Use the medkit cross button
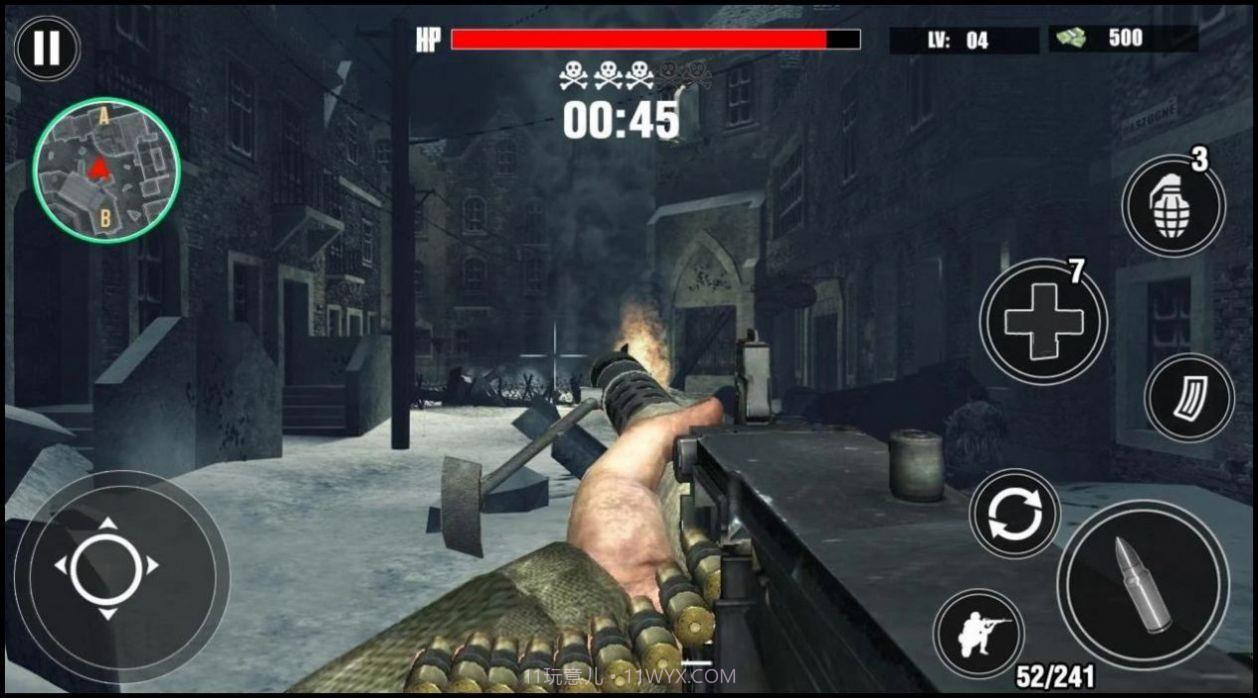This screenshot has width=1258, height=698. point(1043,321)
